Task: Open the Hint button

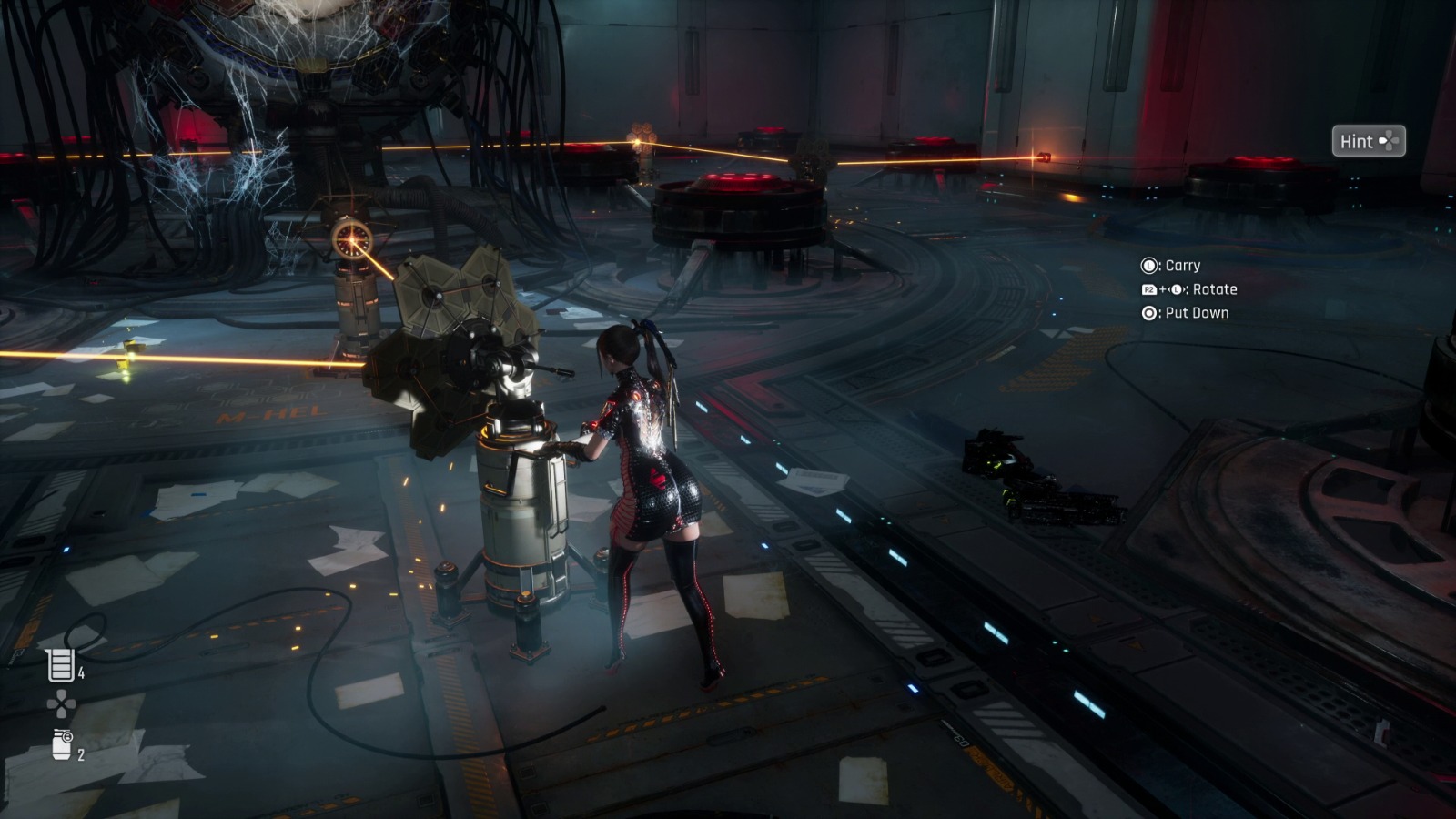Action: [x=1368, y=141]
